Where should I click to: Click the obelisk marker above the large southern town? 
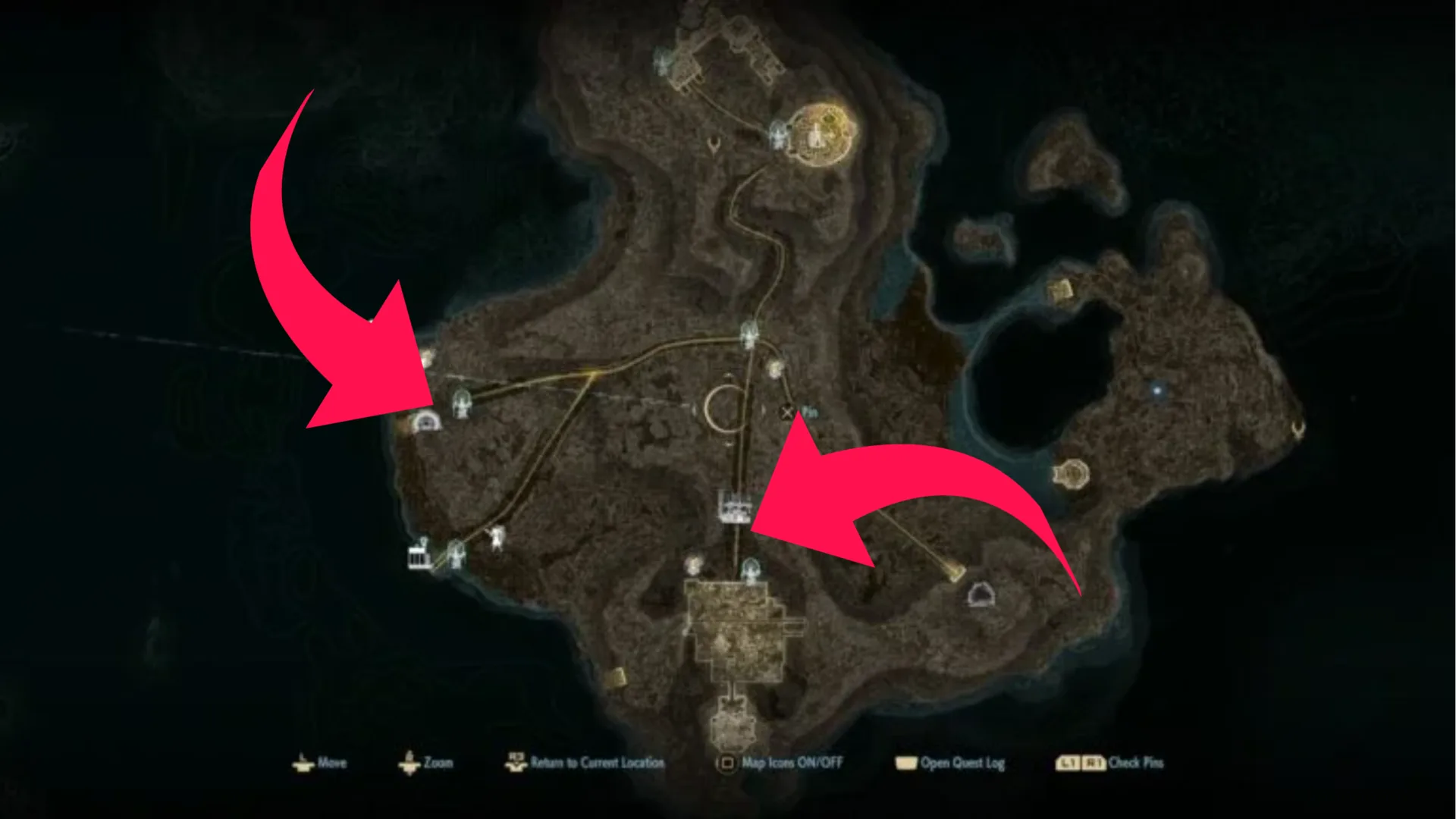click(x=751, y=568)
